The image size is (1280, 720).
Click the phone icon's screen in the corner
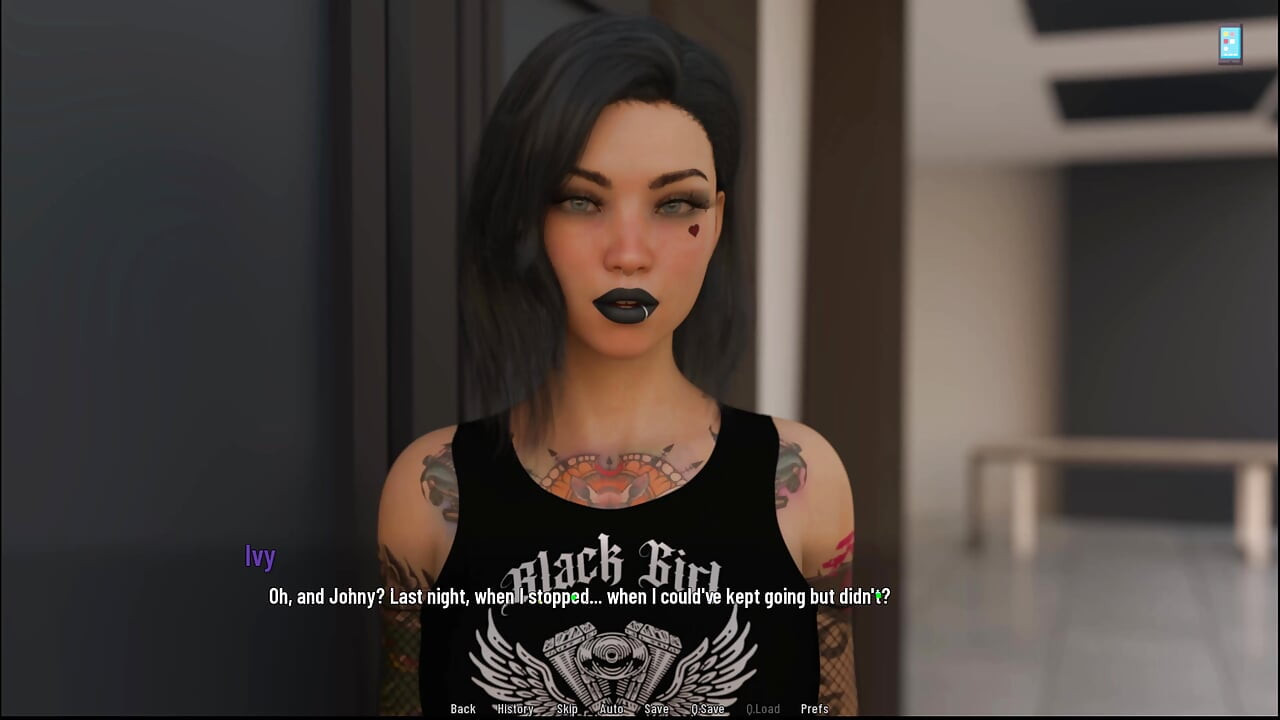(1229, 43)
